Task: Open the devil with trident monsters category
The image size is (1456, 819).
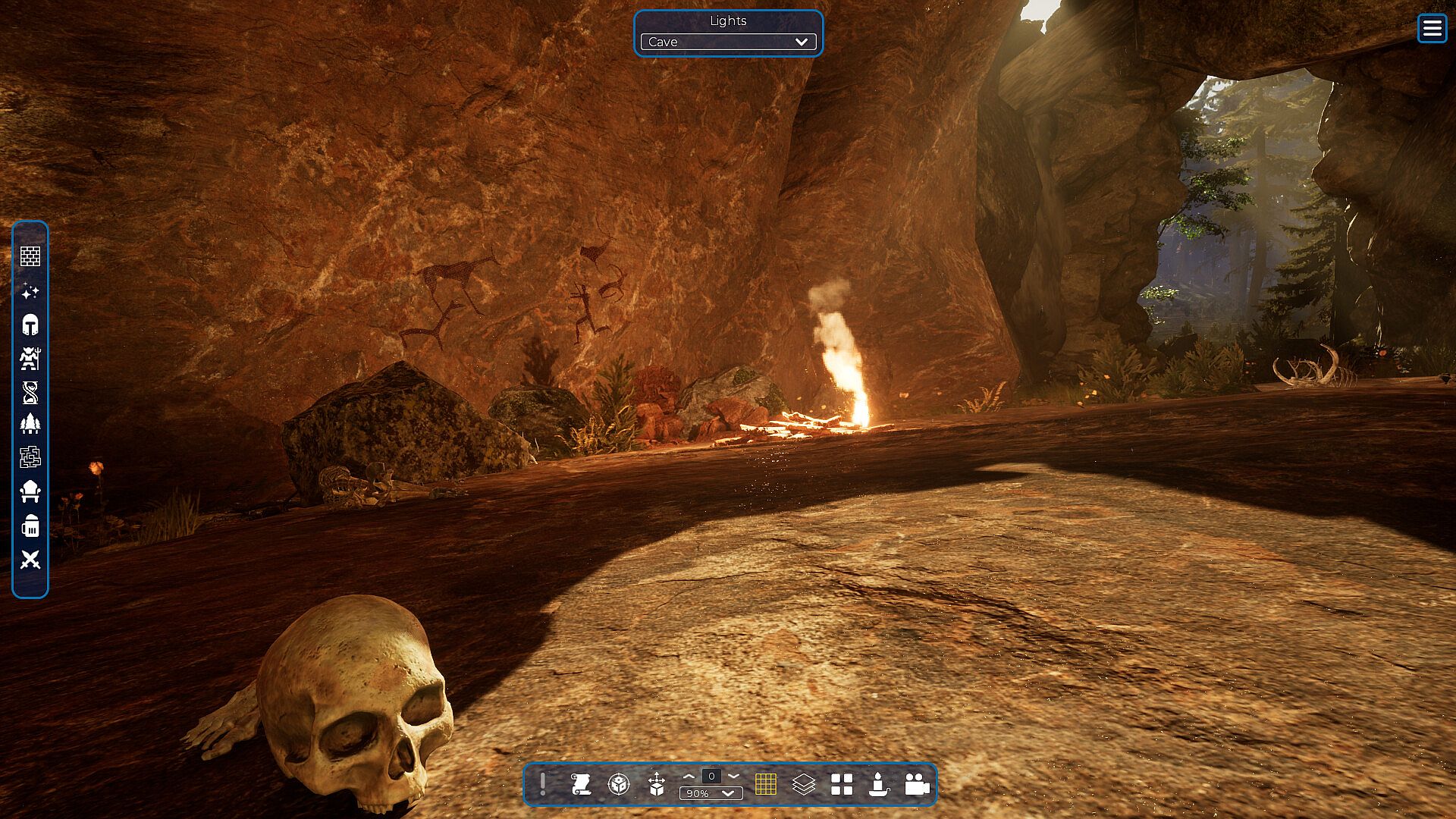Action: click(x=30, y=358)
